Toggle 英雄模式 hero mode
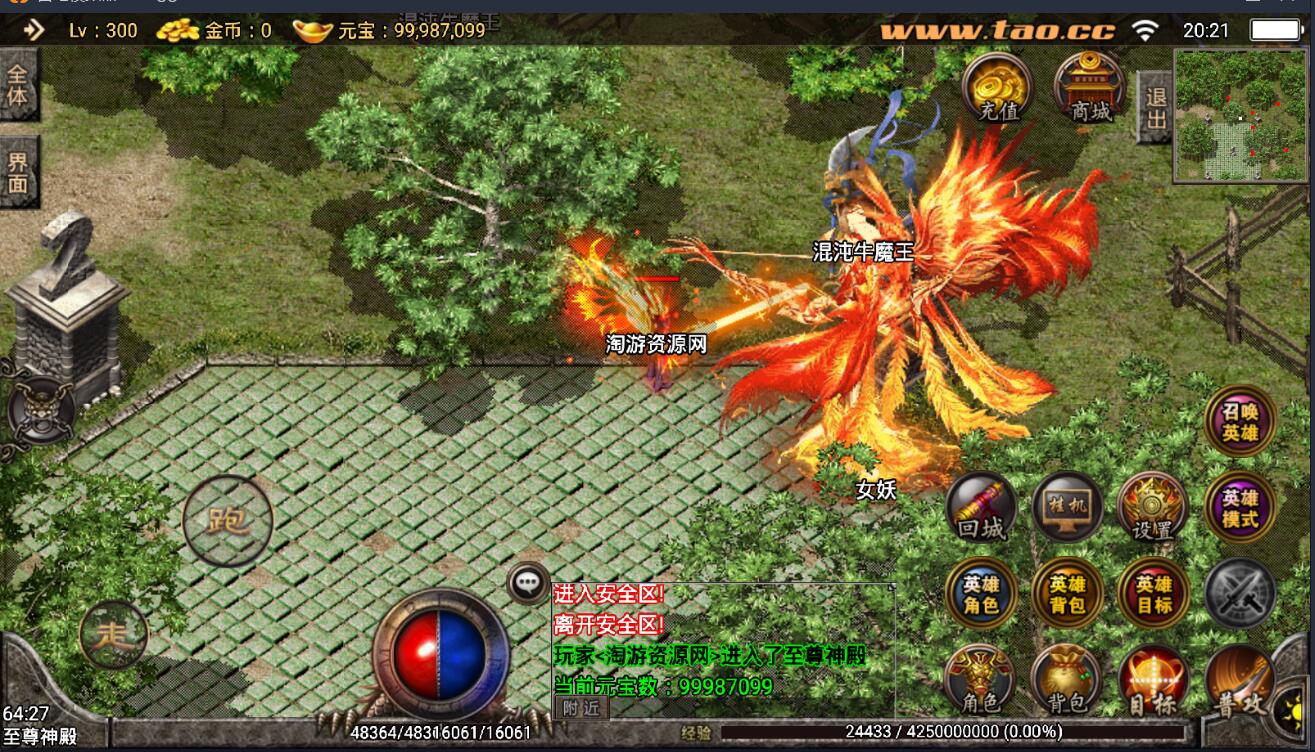 pyautogui.click(x=1239, y=508)
